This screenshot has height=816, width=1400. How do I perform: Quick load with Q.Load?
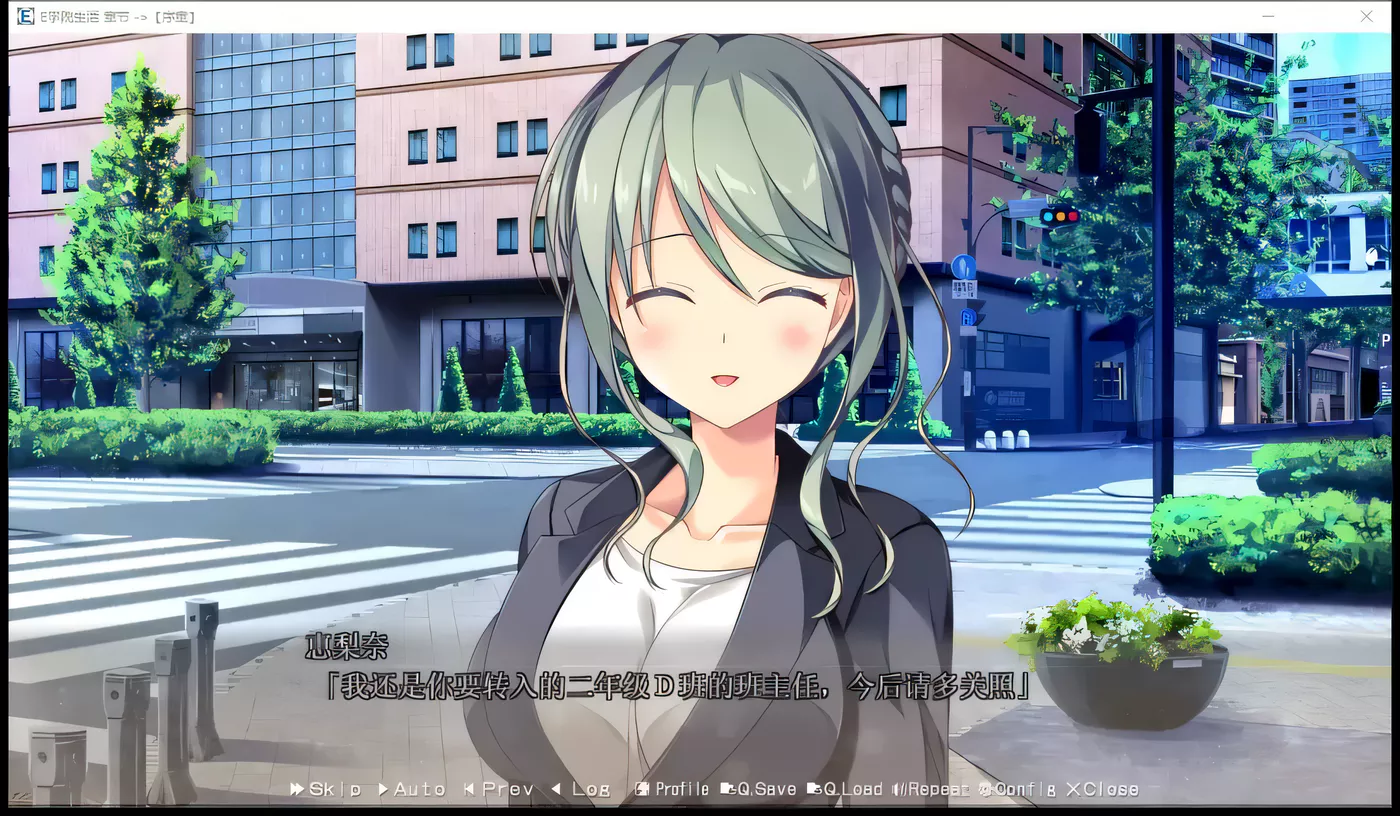[846, 789]
